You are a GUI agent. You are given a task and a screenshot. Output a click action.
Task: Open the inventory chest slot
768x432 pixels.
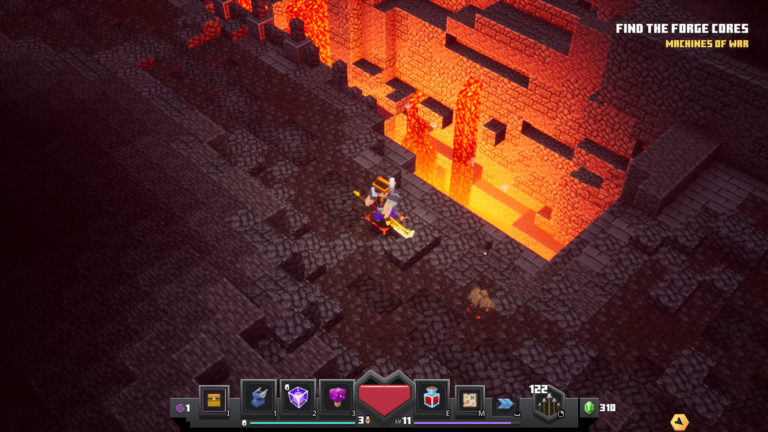214,400
